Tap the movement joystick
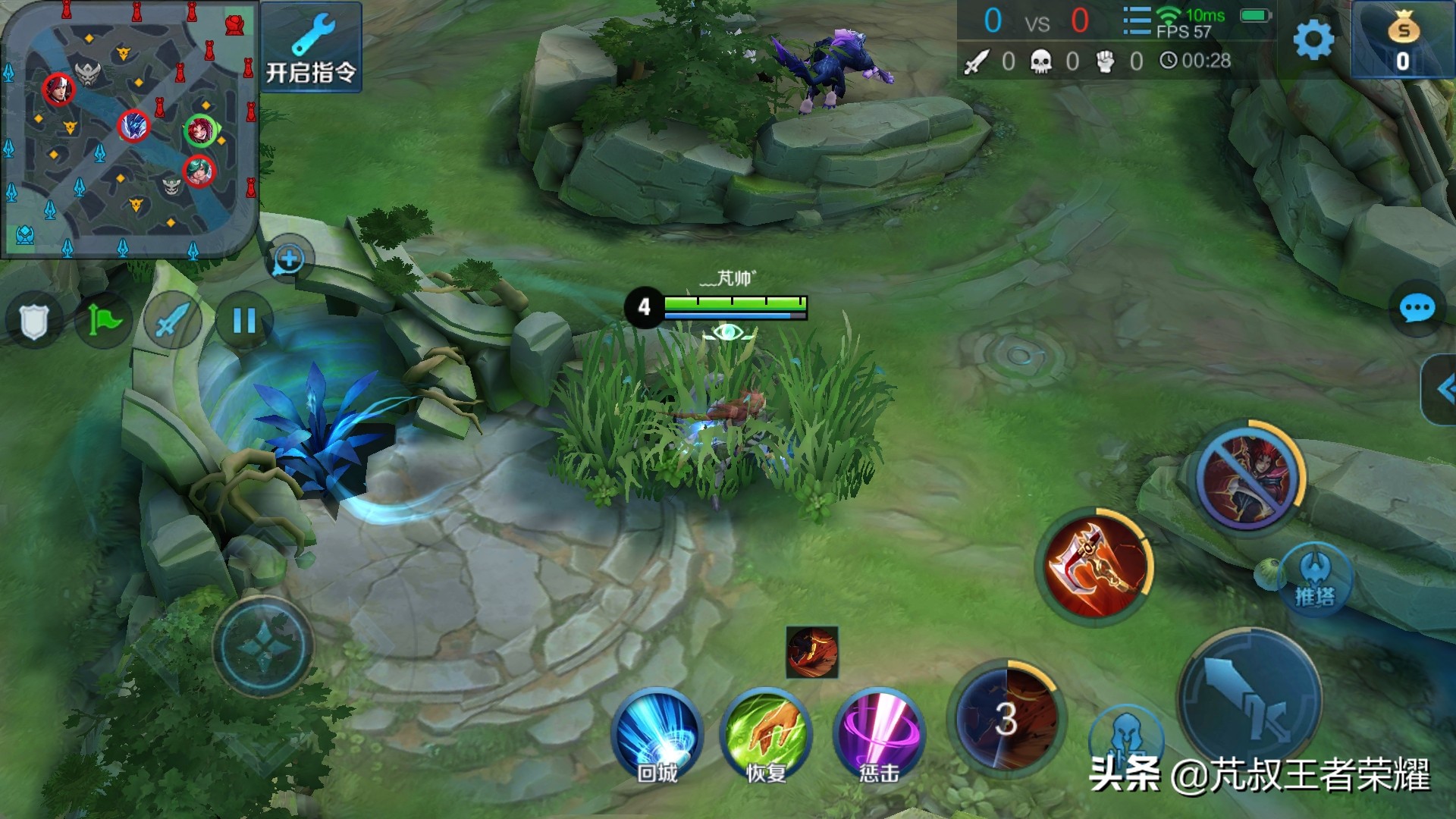 tap(262, 646)
